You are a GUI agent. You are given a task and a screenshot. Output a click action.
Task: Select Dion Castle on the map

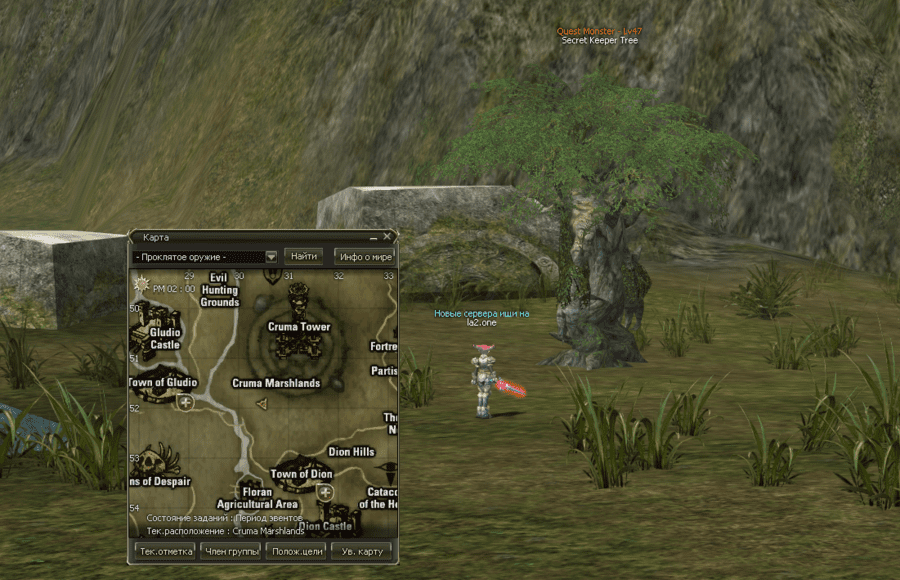click(324, 525)
